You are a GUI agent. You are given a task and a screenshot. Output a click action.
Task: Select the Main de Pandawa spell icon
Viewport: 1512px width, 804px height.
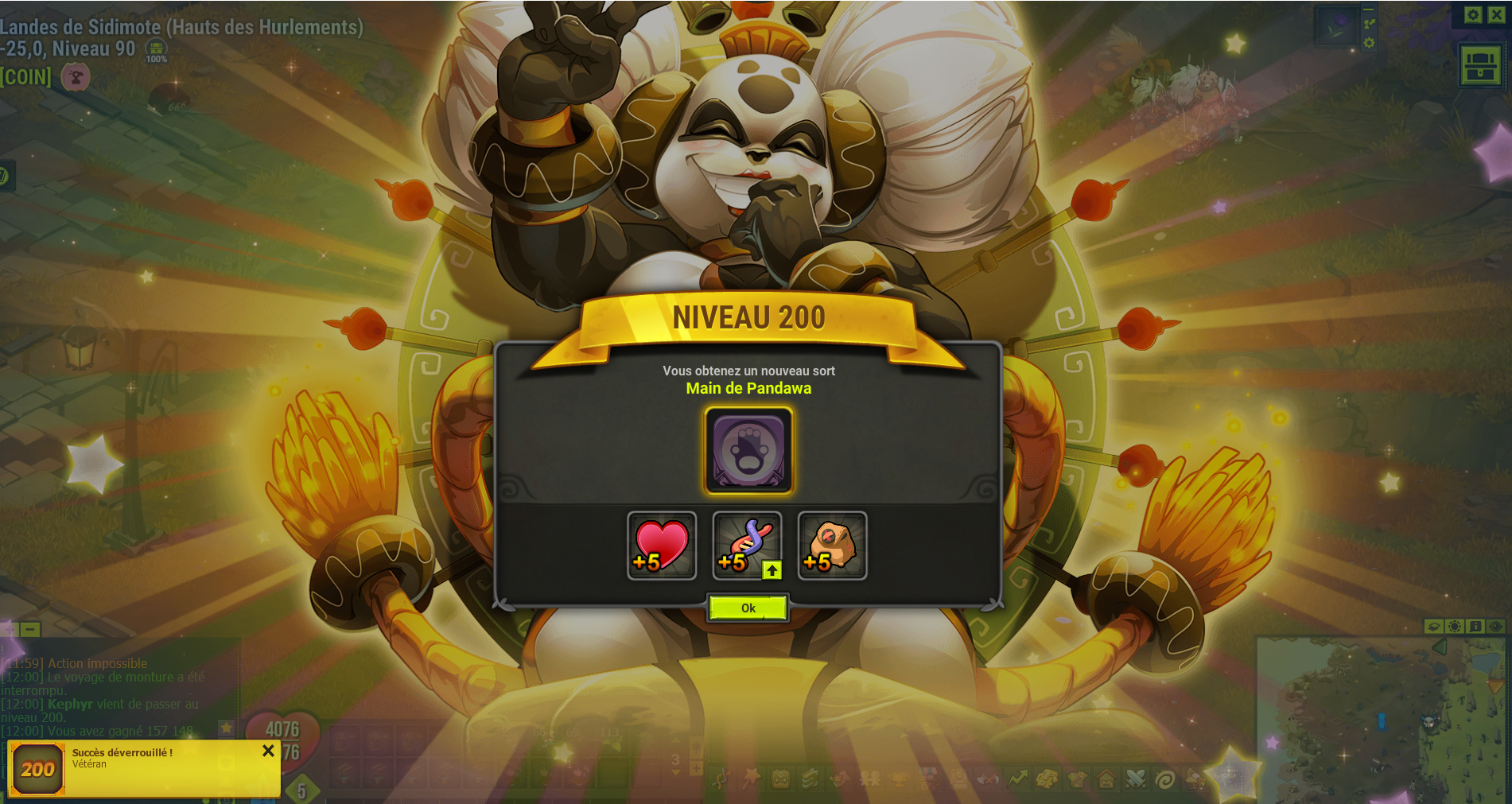(x=748, y=450)
